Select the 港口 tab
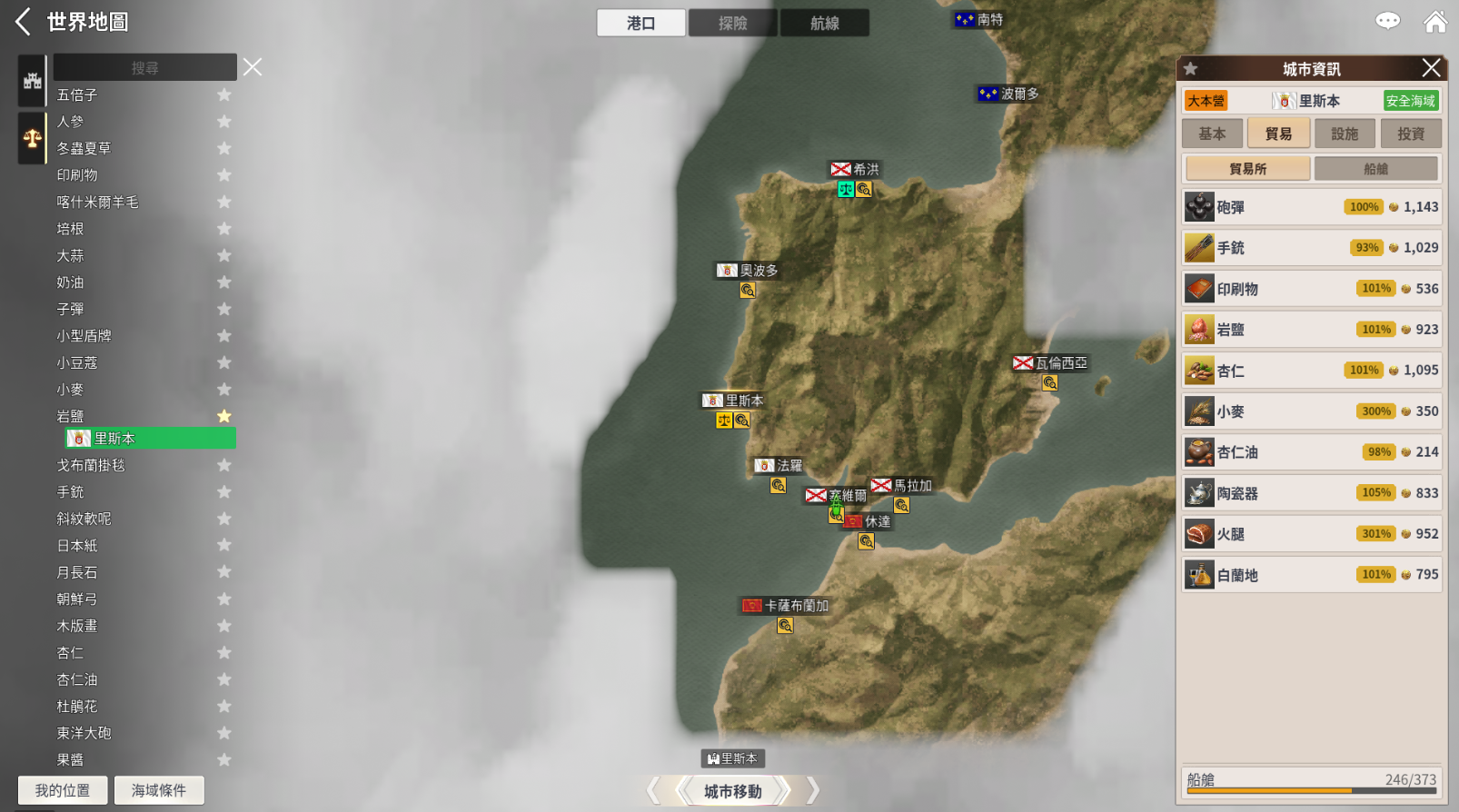Image resolution: width=1459 pixels, height=812 pixels. coord(640,23)
